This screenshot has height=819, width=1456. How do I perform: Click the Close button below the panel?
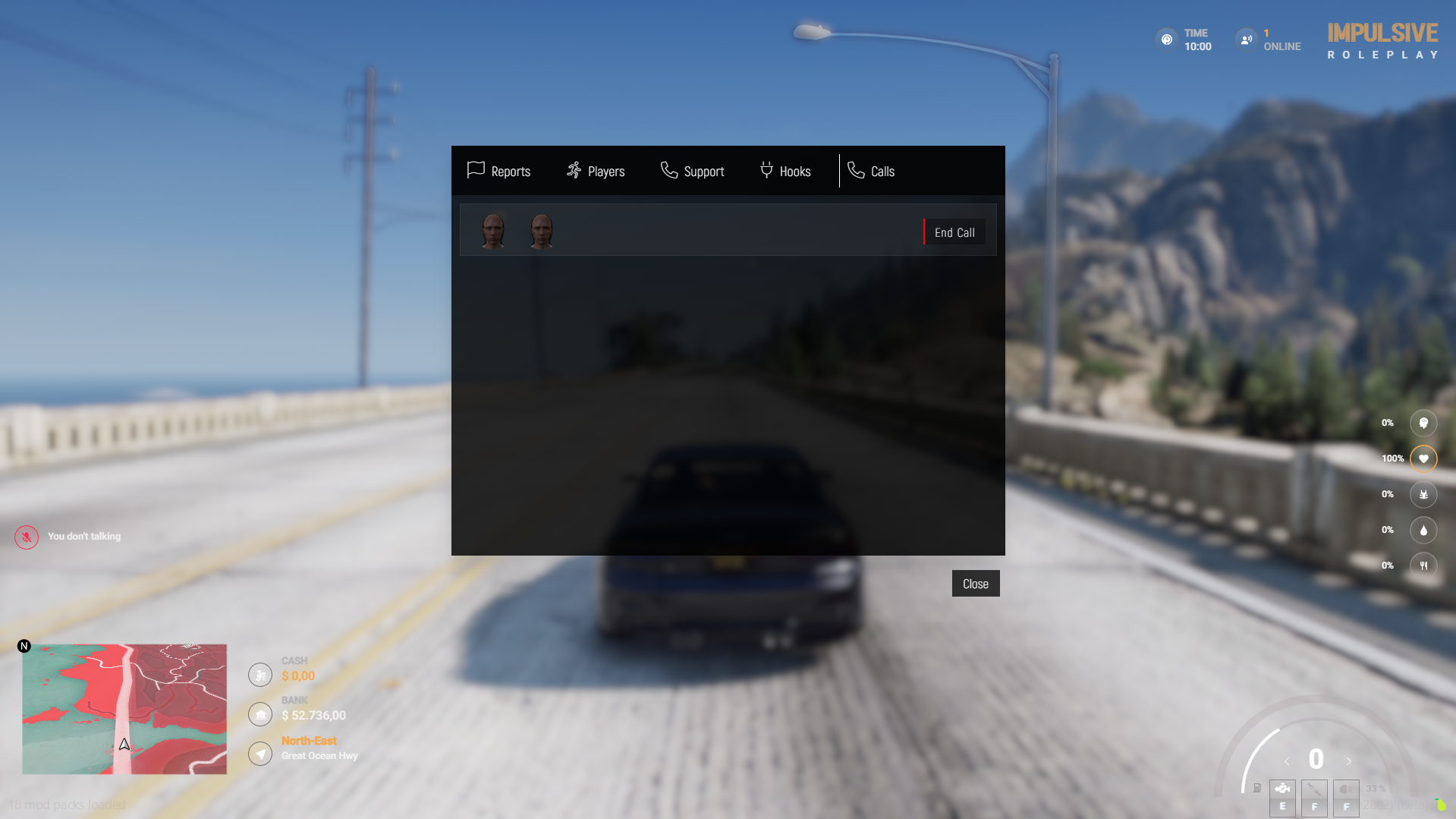[975, 583]
